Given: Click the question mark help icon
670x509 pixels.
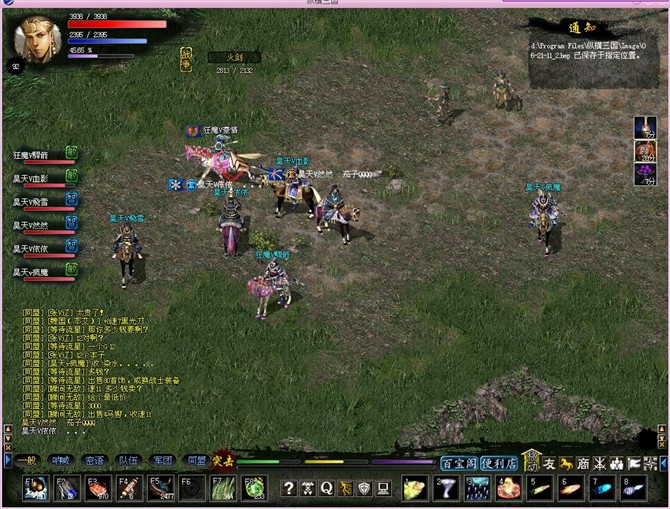Looking at the screenshot, I should click(x=289, y=488).
